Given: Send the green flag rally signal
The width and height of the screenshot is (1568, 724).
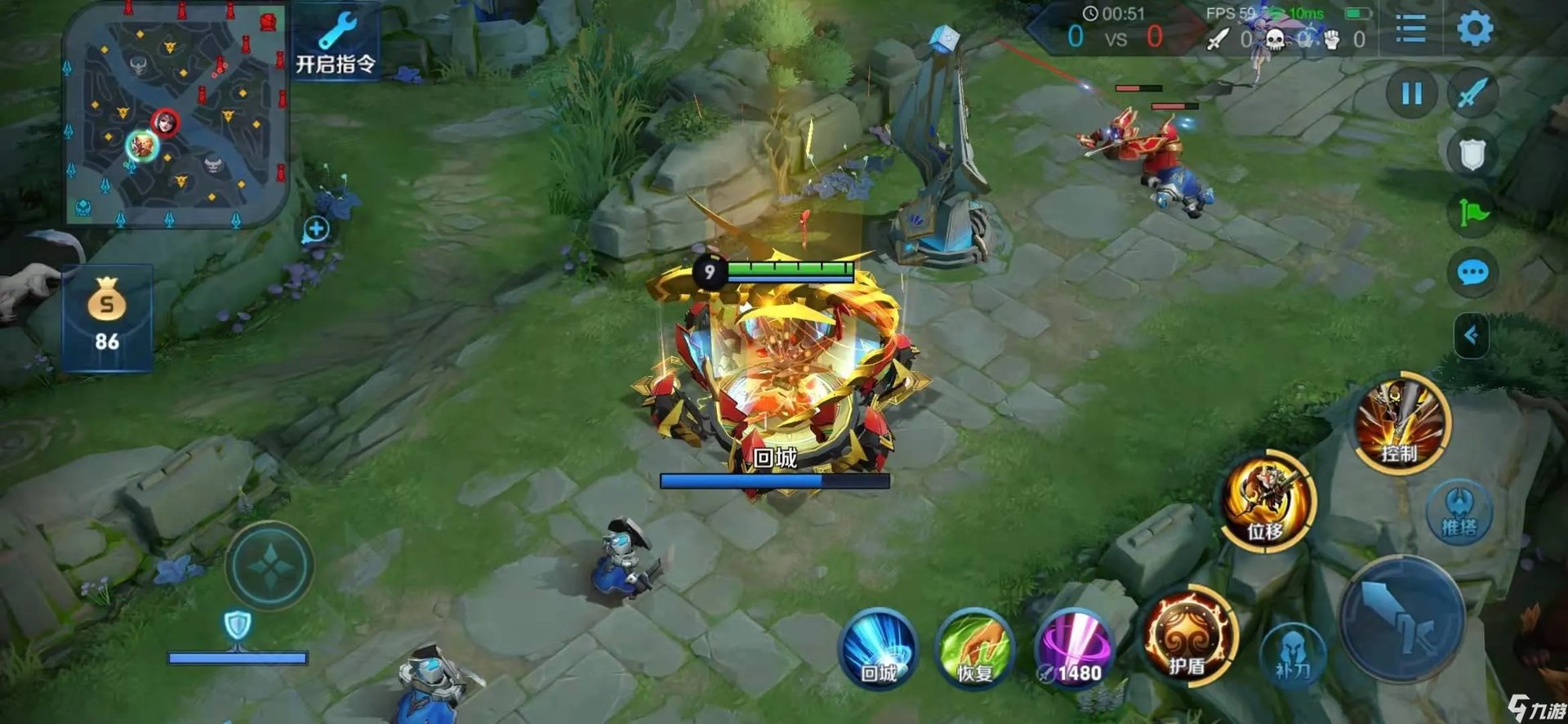Looking at the screenshot, I should (x=1473, y=213).
